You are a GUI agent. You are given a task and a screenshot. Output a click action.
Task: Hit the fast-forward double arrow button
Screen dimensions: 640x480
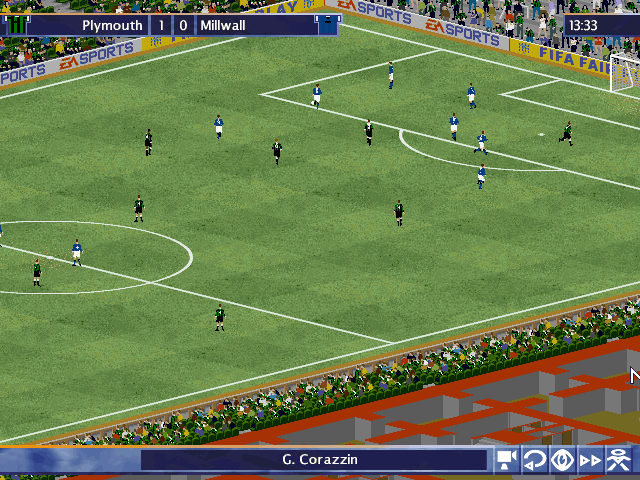592,460
